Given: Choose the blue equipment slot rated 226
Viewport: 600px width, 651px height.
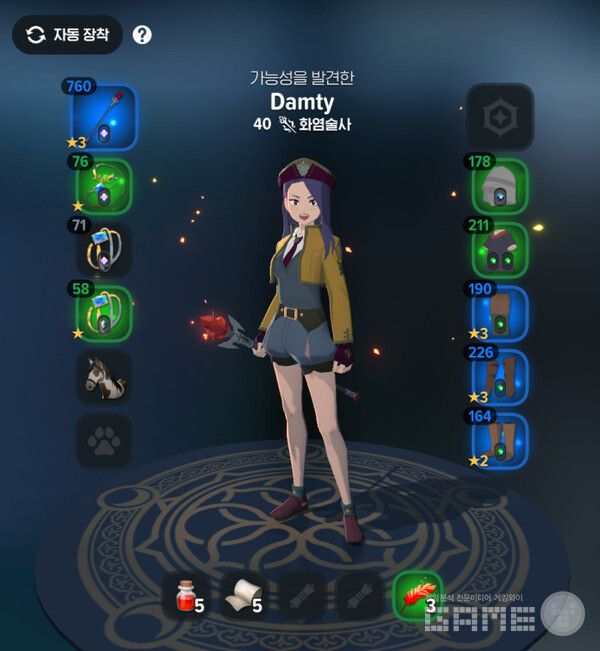Looking at the screenshot, I should [x=499, y=377].
